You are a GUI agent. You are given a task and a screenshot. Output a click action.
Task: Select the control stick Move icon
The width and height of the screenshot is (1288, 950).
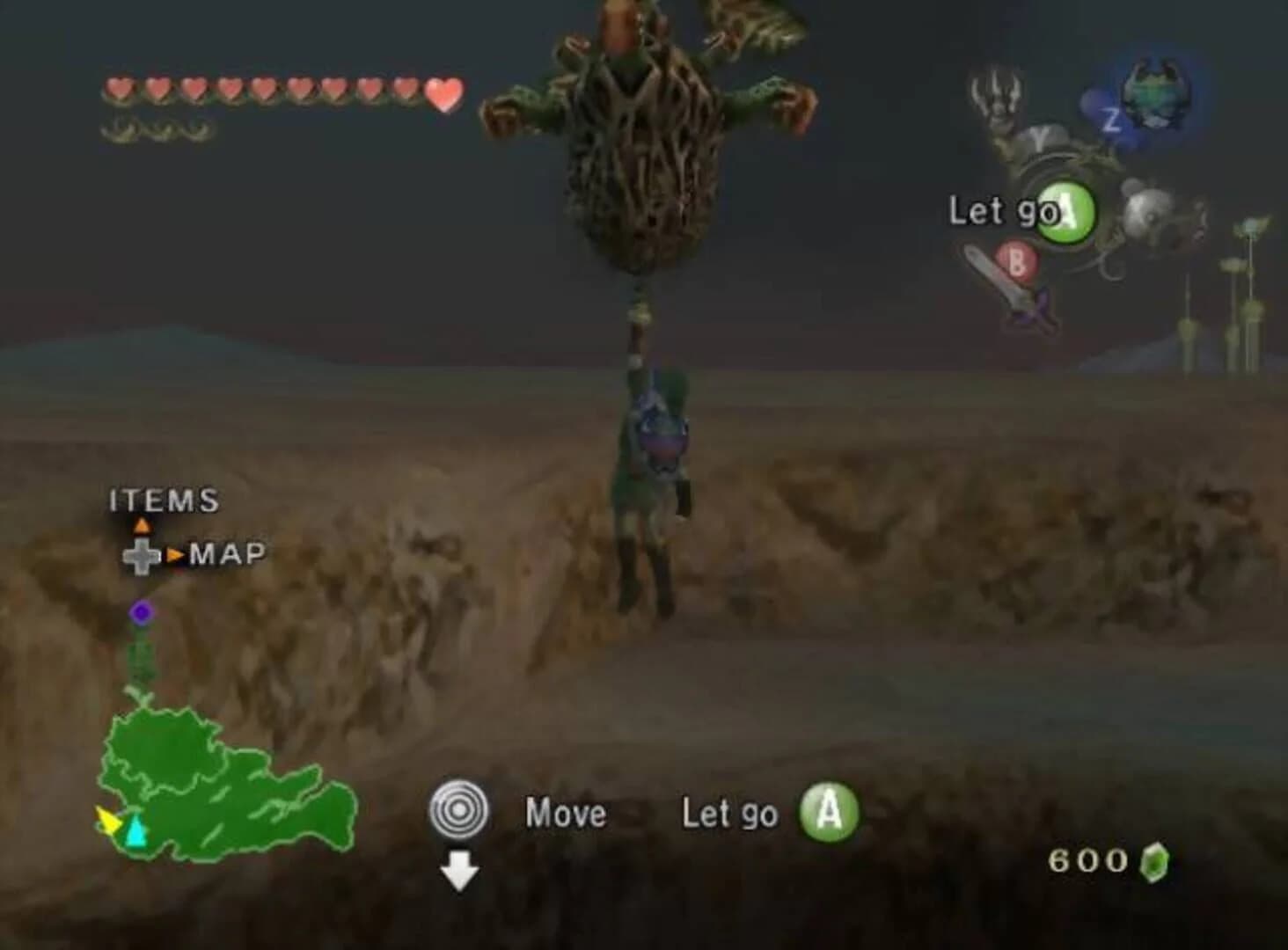point(459,810)
